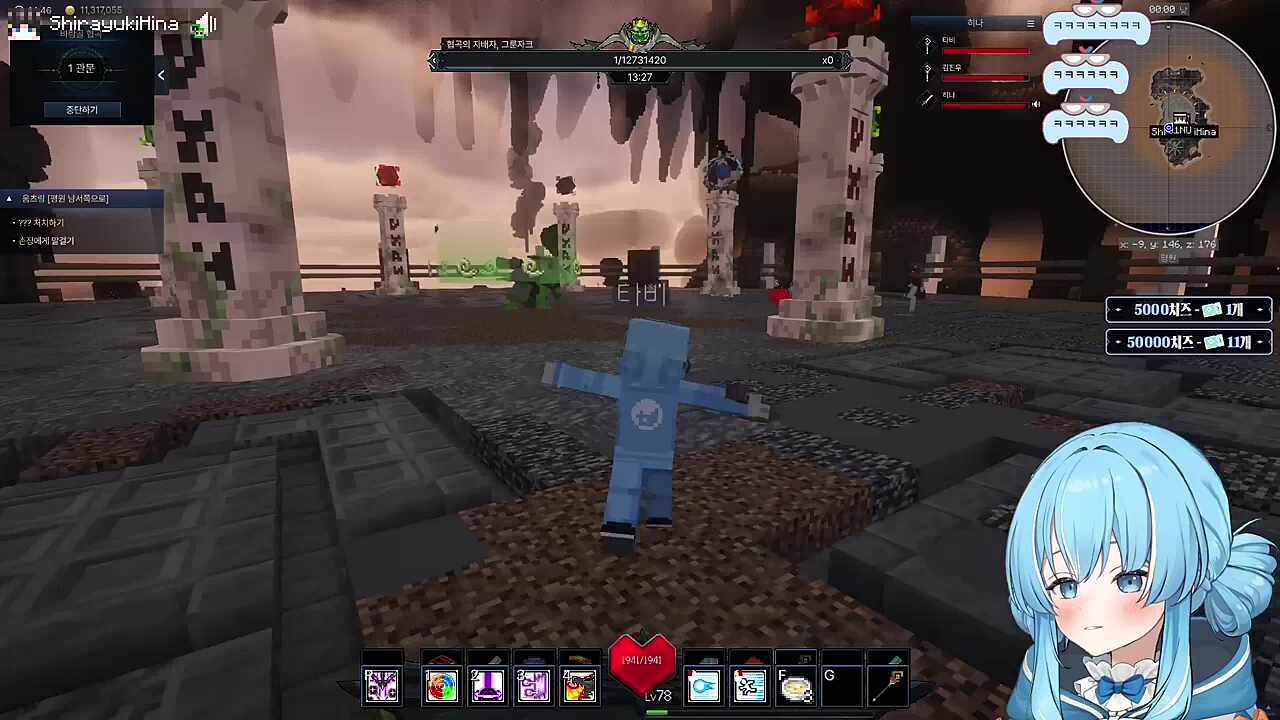The image size is (1280, 720).
Task: Open the circular minimap
Action: pos(1170,125)
